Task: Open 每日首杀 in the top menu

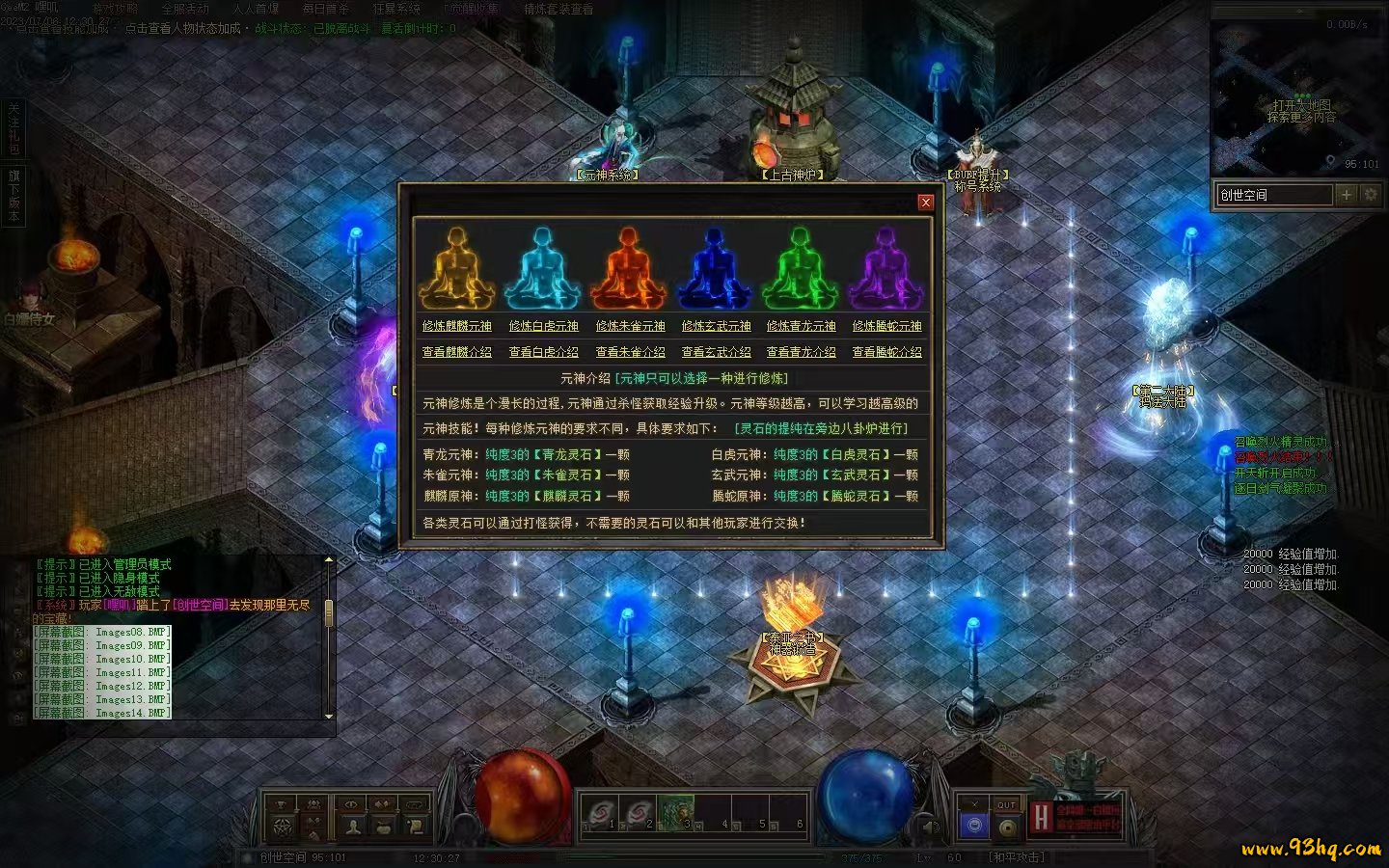Action: 325,9
